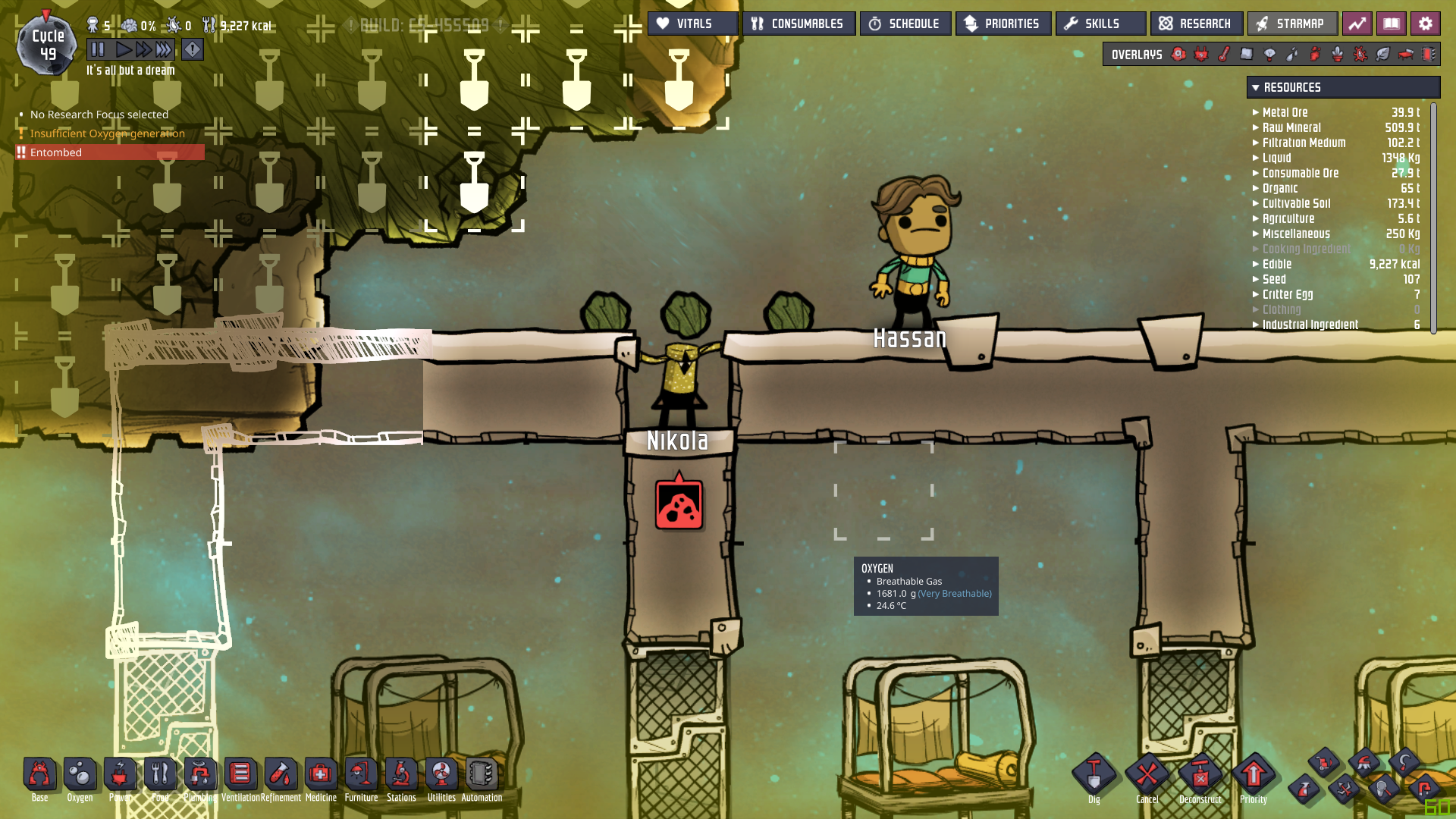Pause the game simulation
The width and height of the screenshot is (1456, 819).
pos(98,50)
